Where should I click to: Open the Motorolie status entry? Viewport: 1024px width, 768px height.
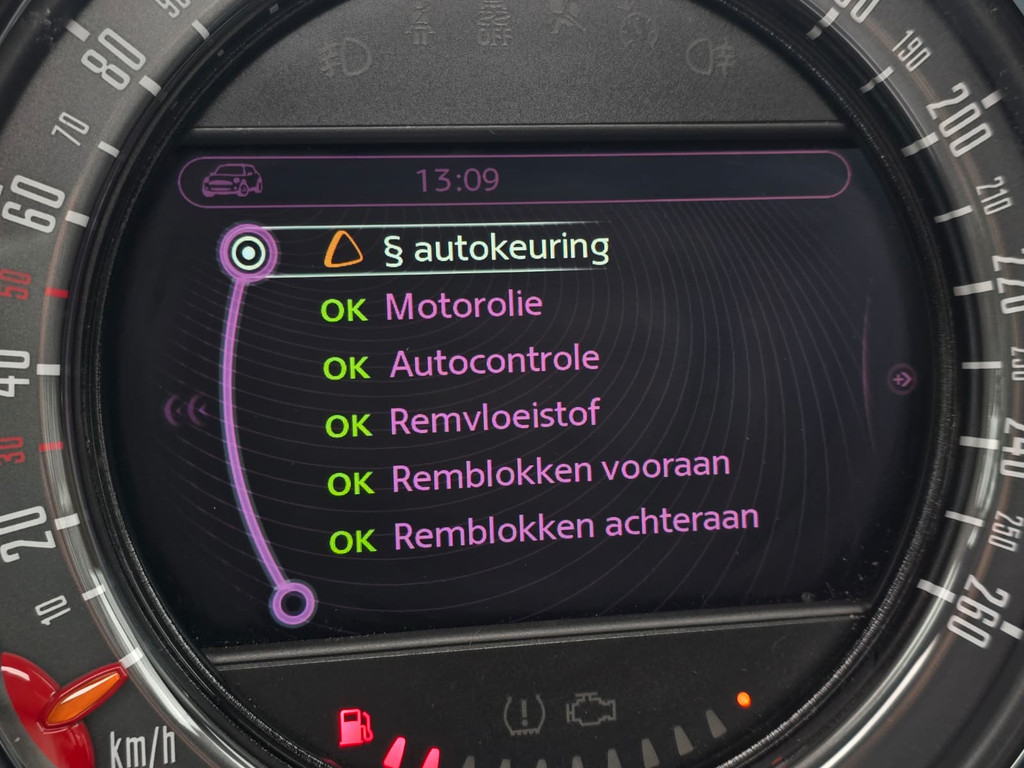[463, 305]
